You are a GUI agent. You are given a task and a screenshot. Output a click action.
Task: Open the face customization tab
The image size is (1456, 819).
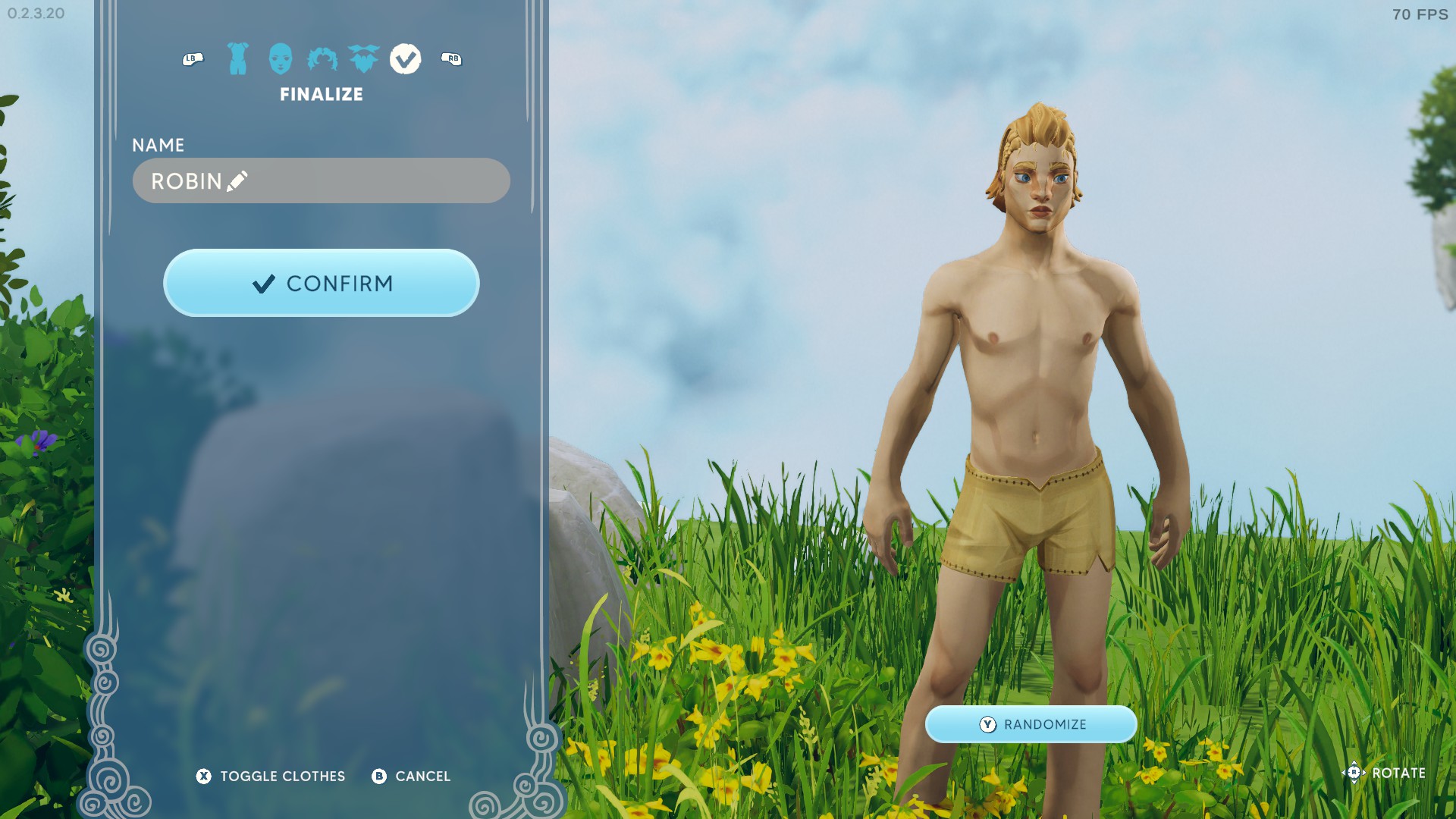pos(280,58)
